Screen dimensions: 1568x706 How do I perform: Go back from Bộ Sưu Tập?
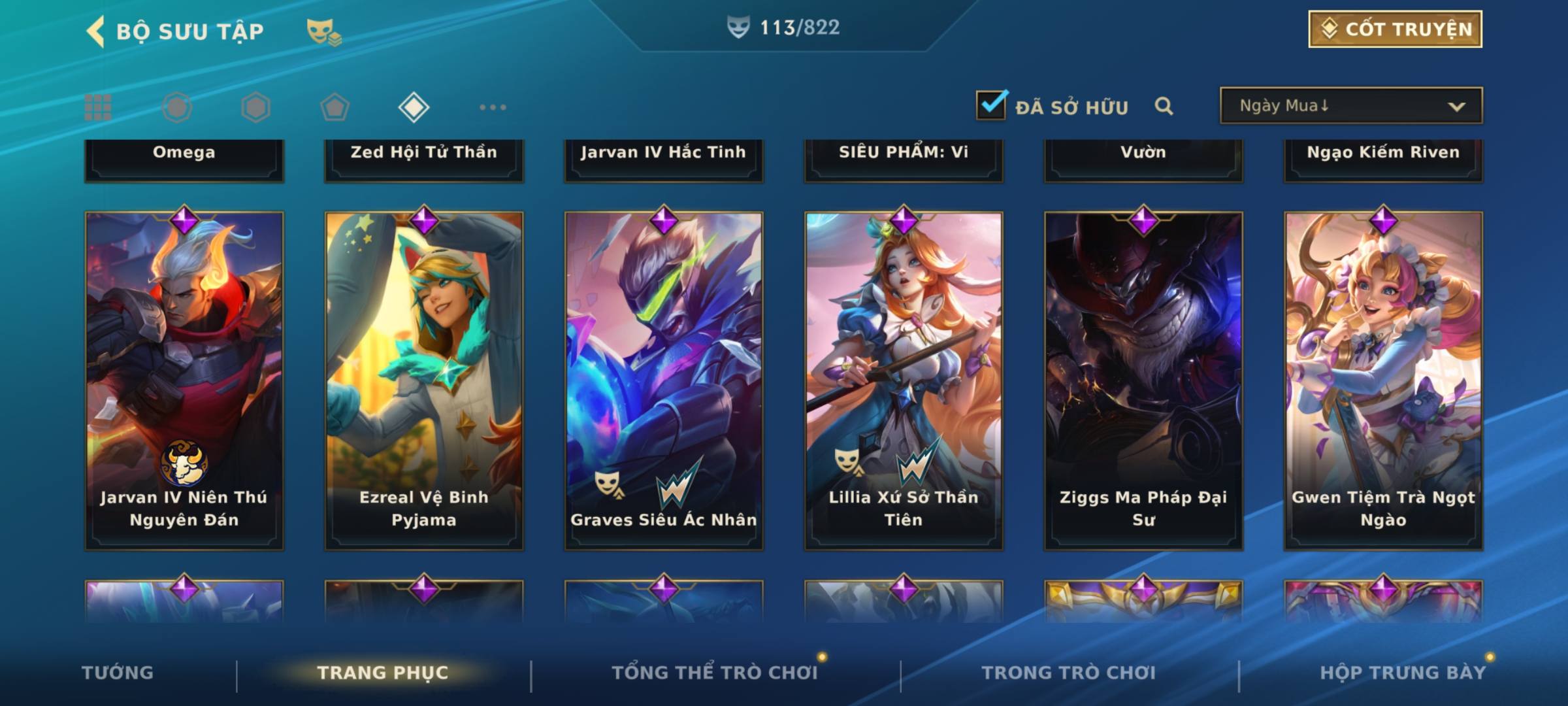pyautogui.click(x=96, y=31)
